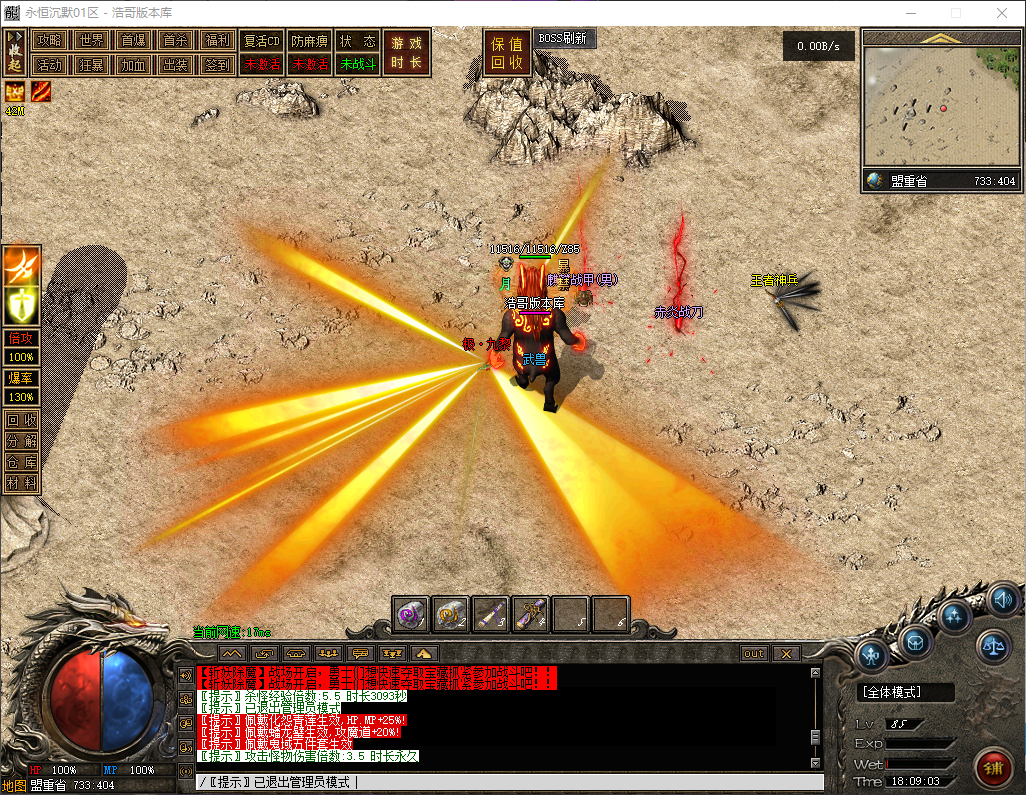Toggle the speaker sound button
This screenshot has height=795, width=1026.
(x=1002, y=600)
